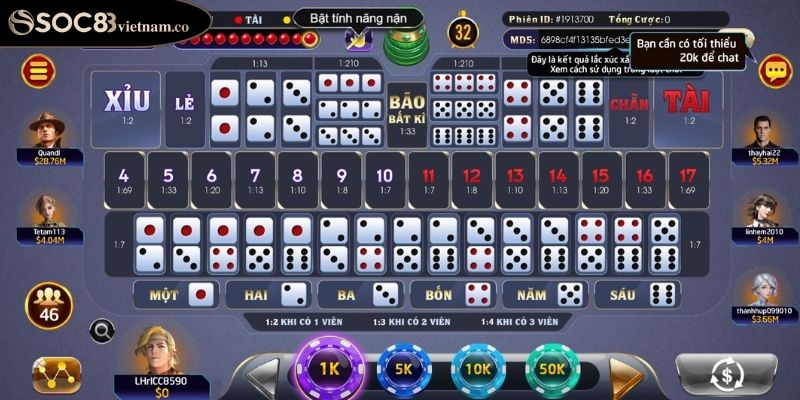Bet on the LẺ (odd) tile
The height and width of the screenshot is (400, 800).
(x=184, y=105)
